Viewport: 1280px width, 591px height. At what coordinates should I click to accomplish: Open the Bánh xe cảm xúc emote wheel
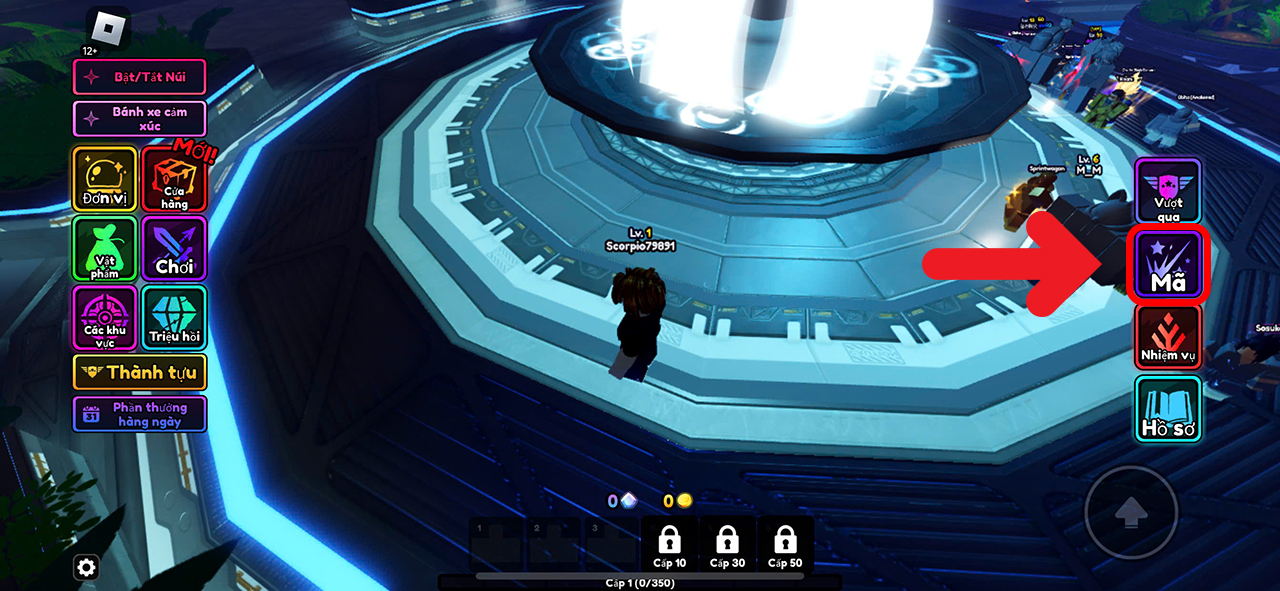point(140,118)
